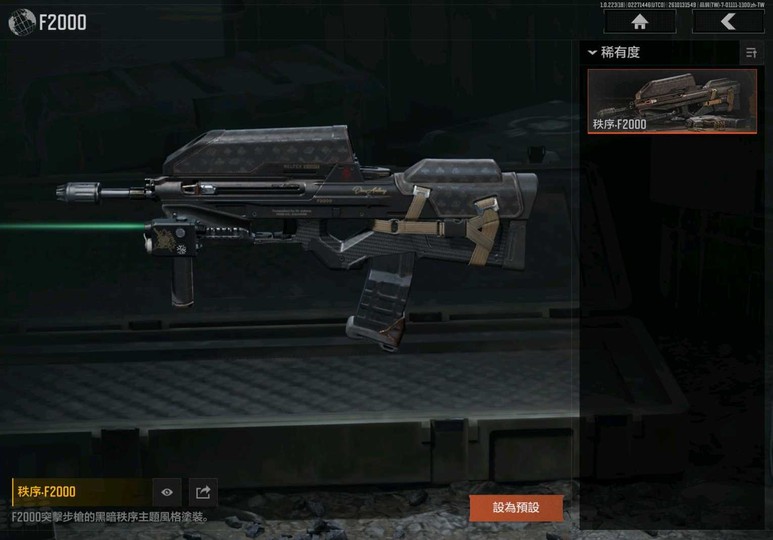
Task: Go back with the arrow button
Action: [727, 22]
